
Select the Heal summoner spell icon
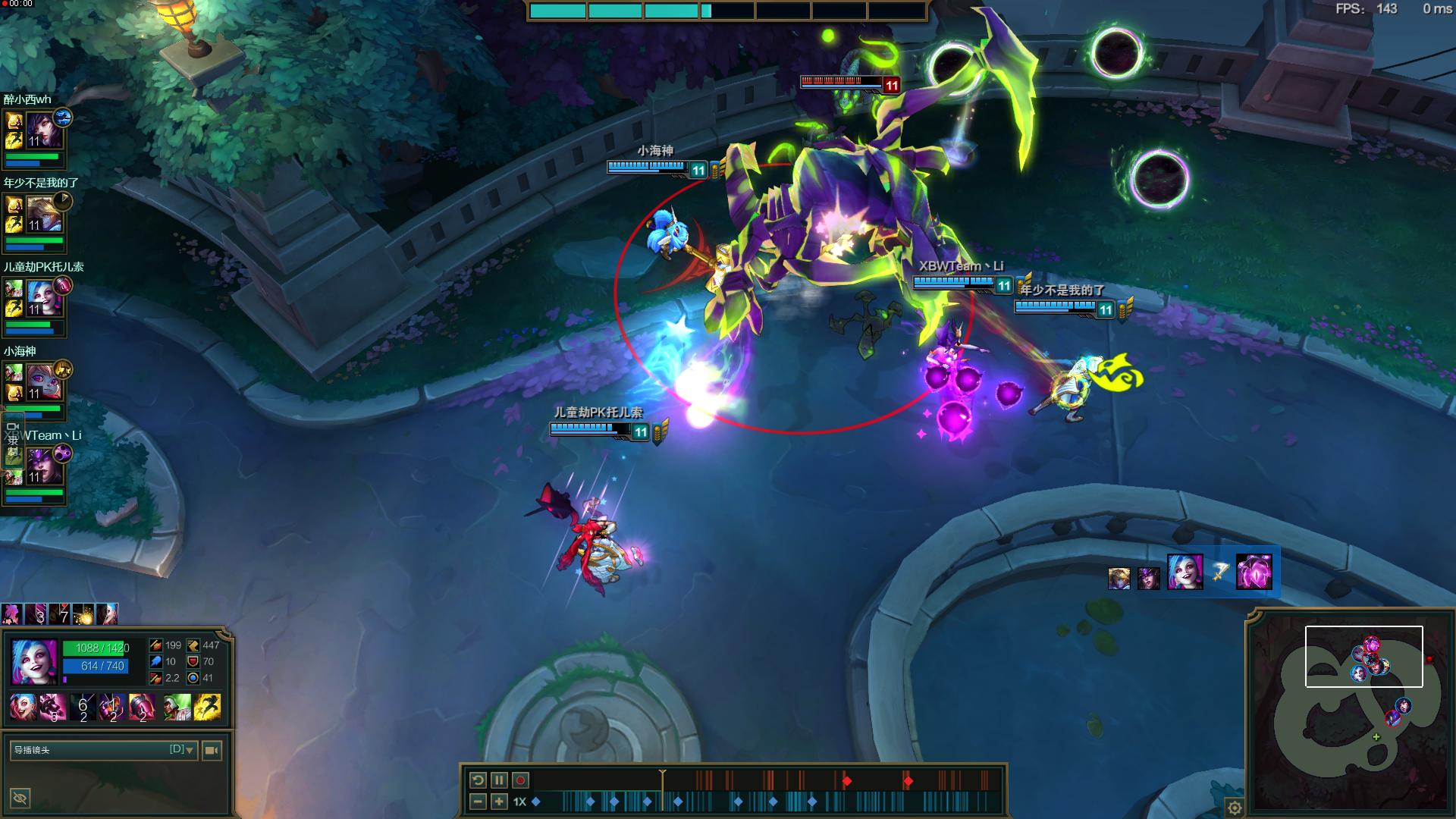click(x=177, y=707)
